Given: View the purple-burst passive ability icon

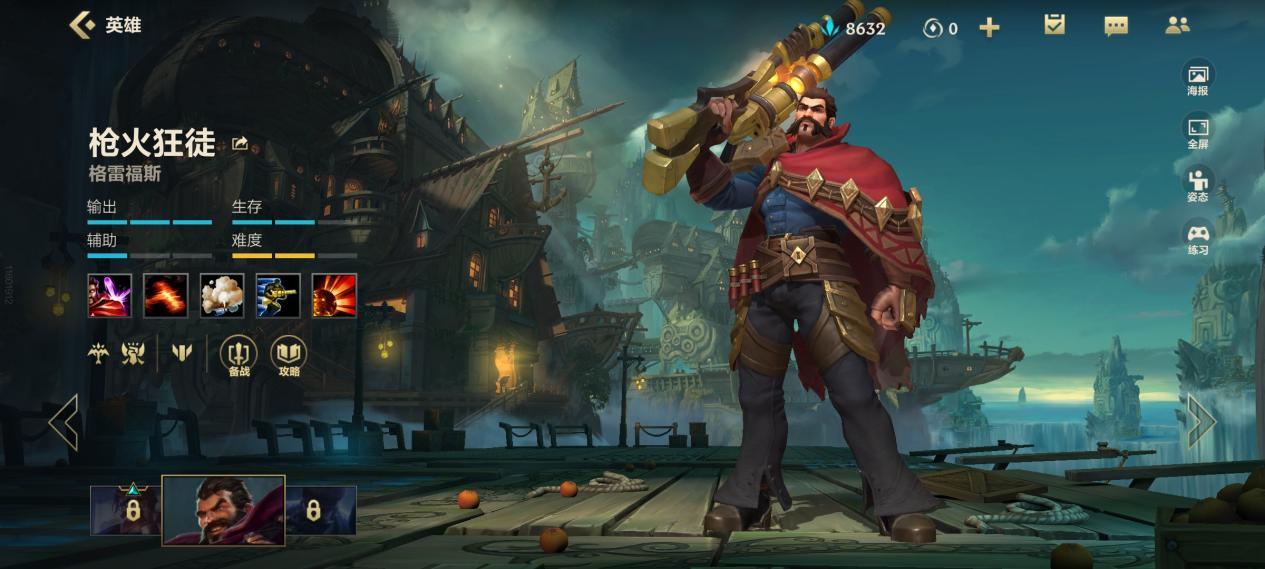Looking at the screenshot, I should click(x=110, y=295).
